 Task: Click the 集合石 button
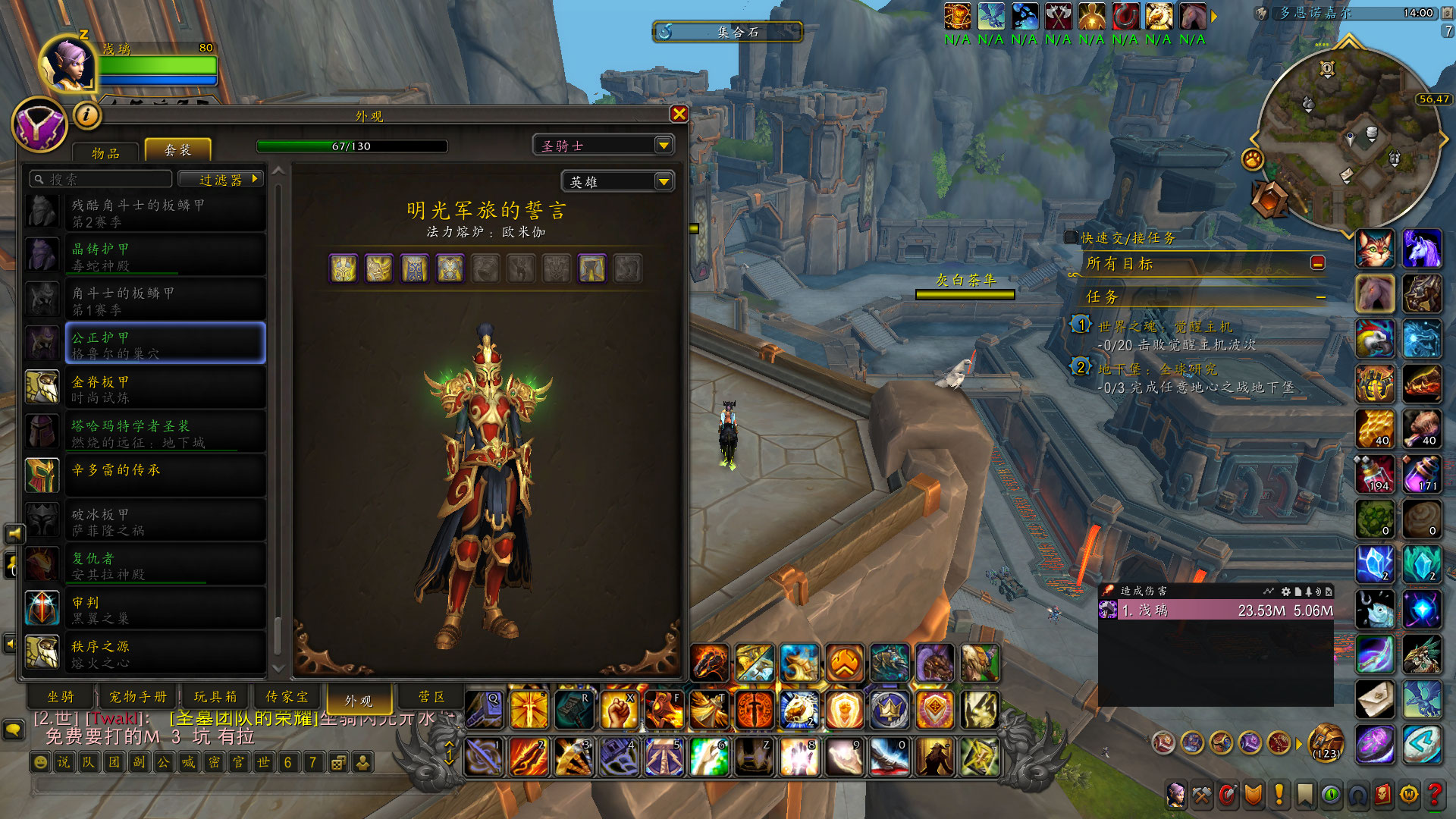click(x=728, y=32)
